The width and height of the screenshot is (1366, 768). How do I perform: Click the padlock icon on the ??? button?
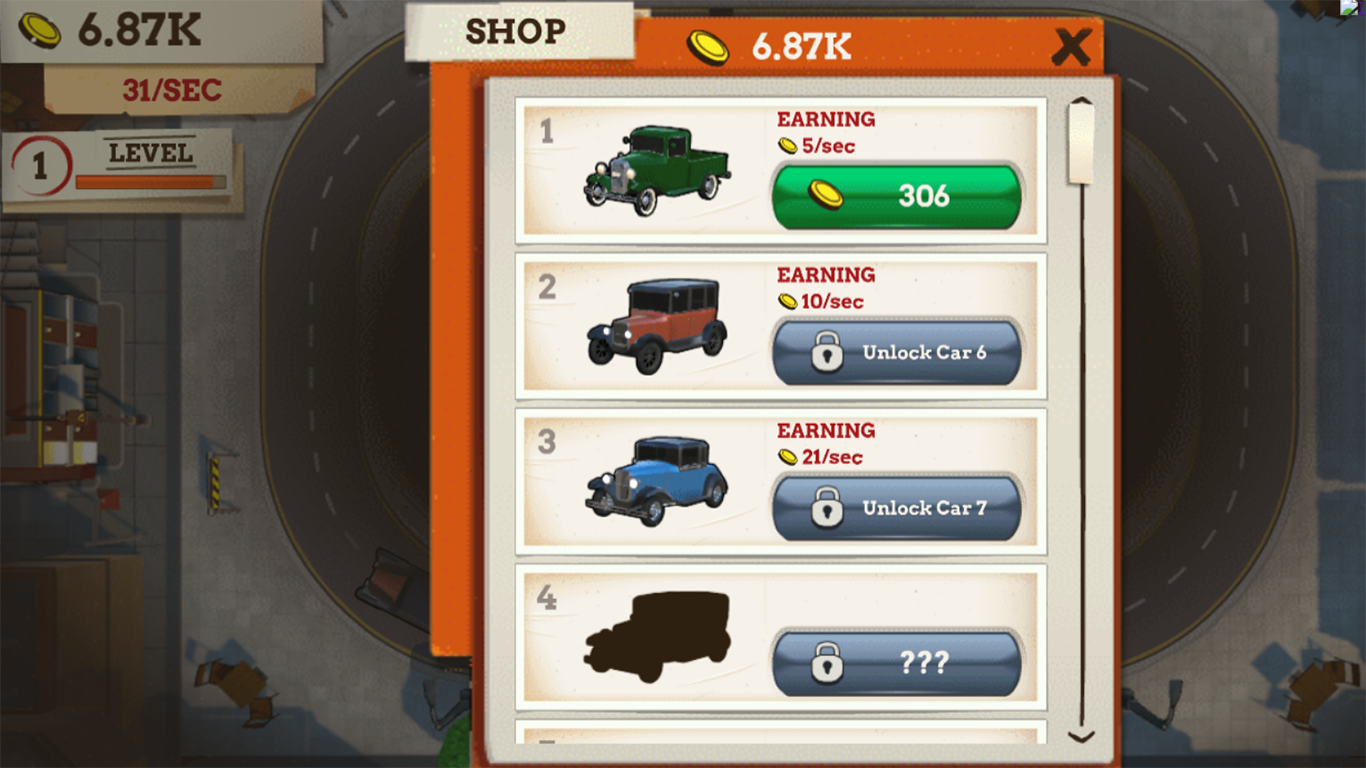tap(826, 662)
